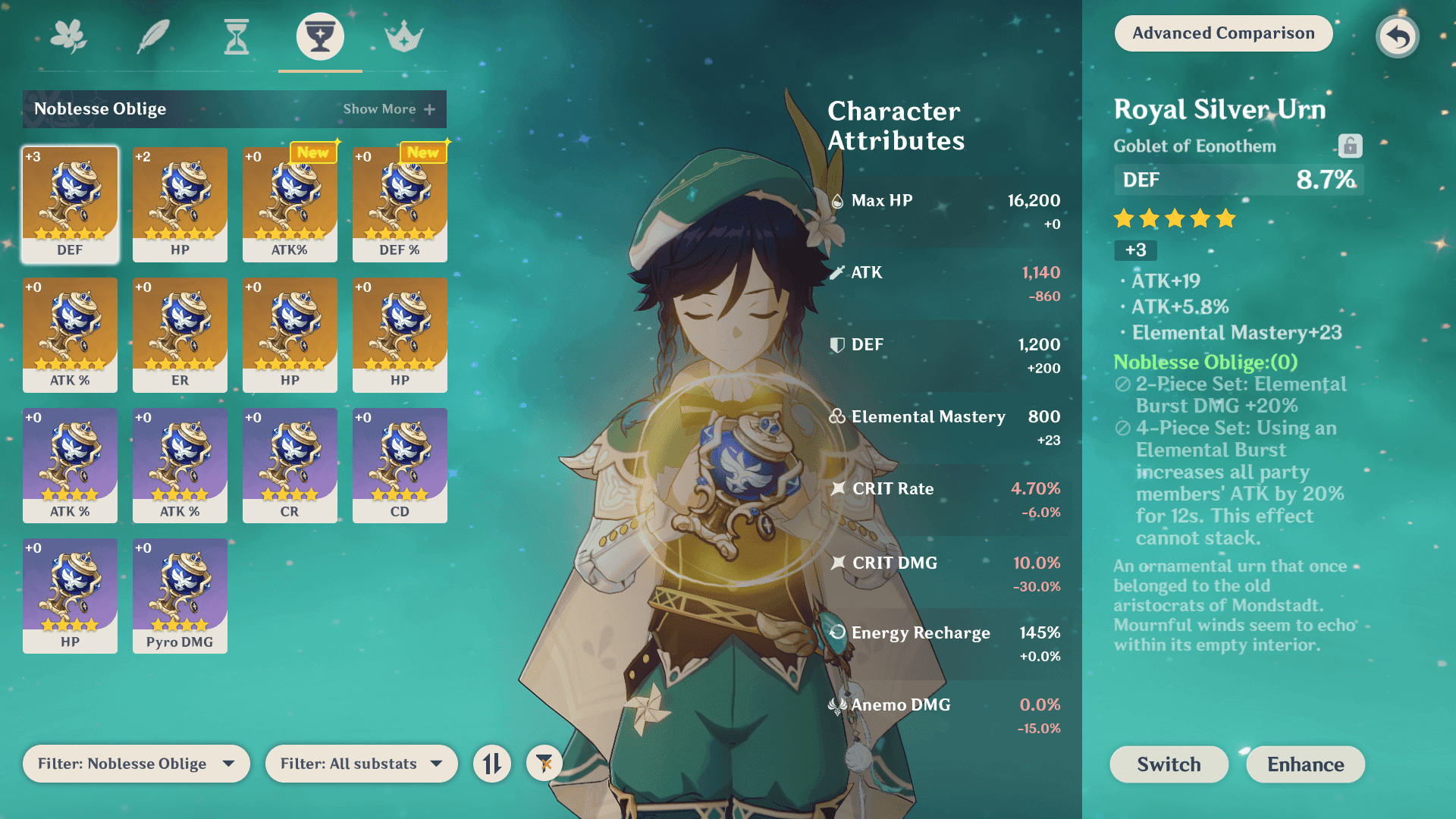Switch to the feather artifact tab
The width and height of the screenshot is (1456, 819).
click(x=152, y=36)
